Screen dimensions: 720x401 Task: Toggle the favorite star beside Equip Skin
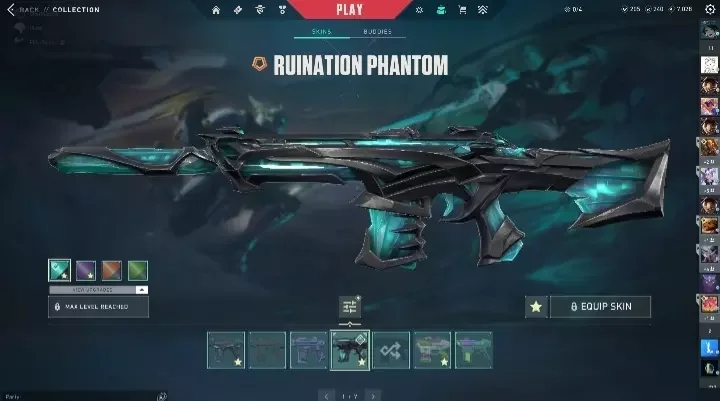[x=537, y=307]
